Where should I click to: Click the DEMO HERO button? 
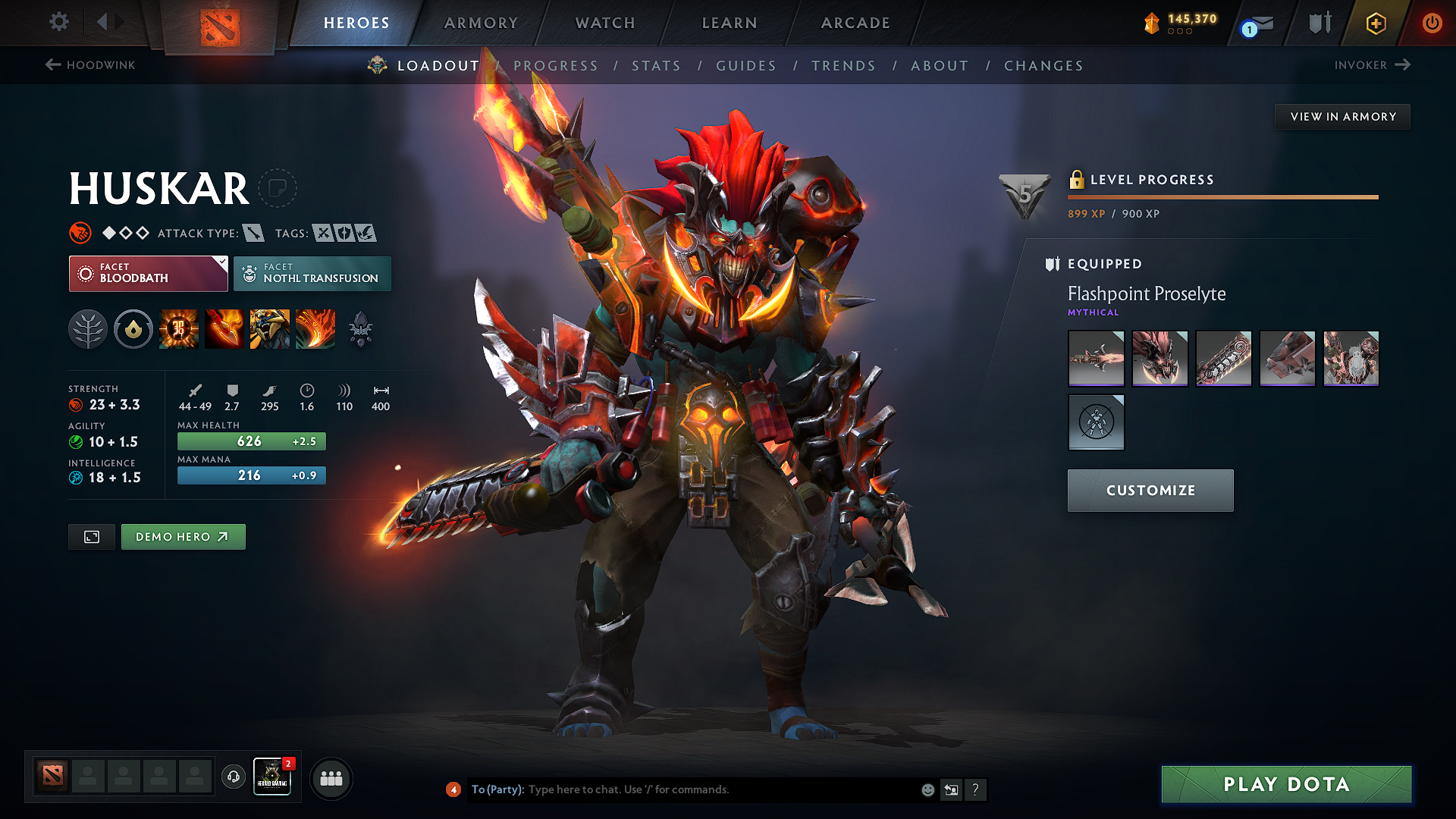pyautogui.click(x=183, y=536)
